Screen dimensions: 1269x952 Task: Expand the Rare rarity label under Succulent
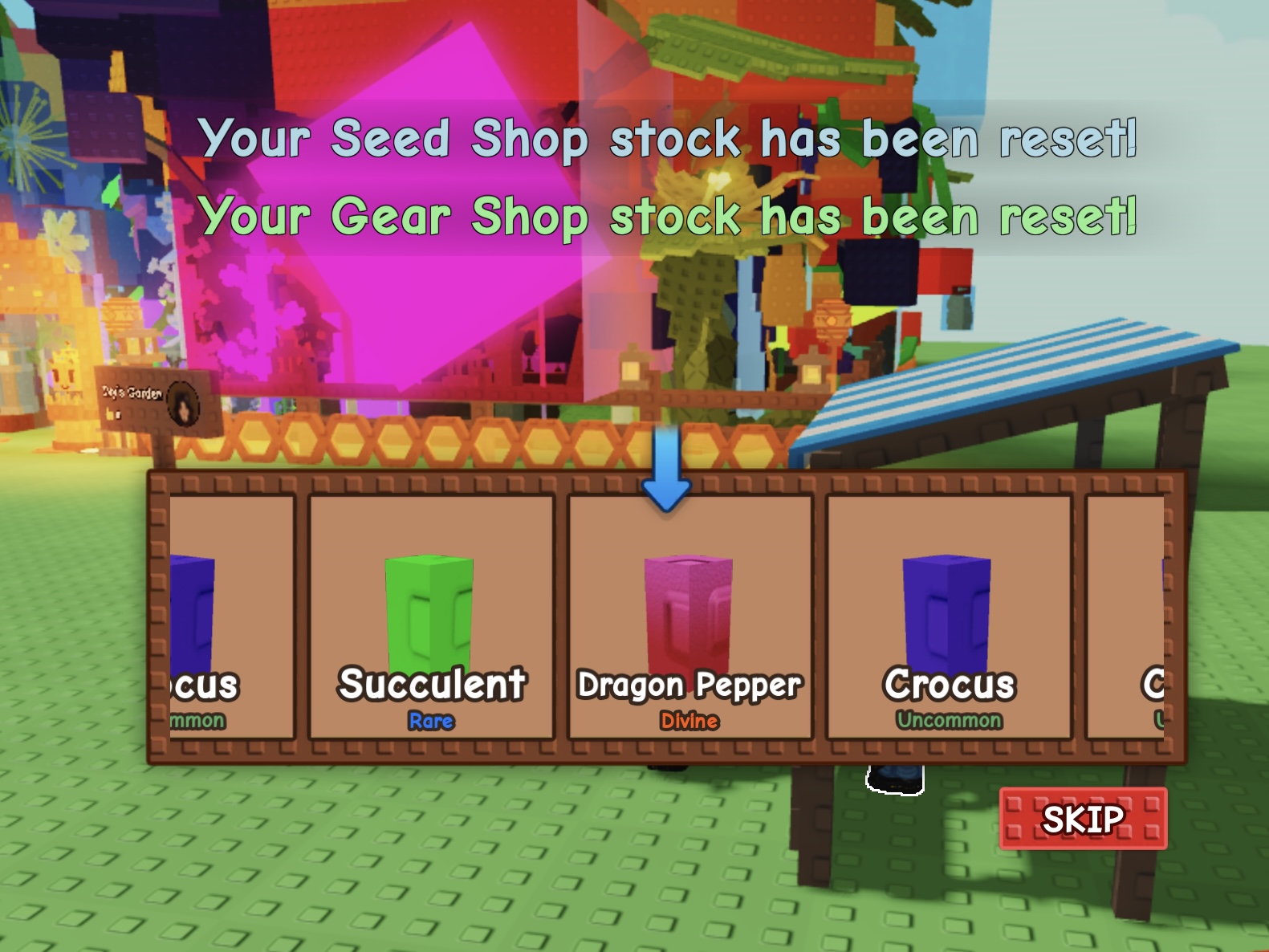431,722
